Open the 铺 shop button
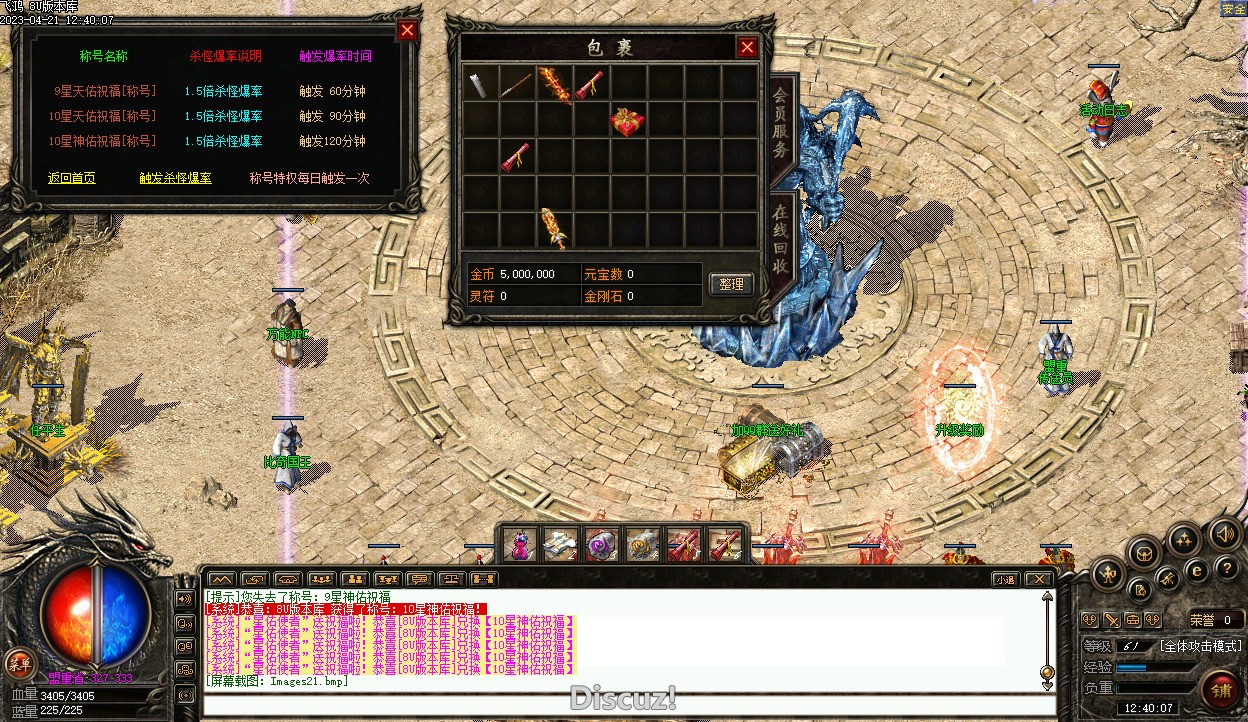The width and height of the screenshot is (1248, 722). pyautogui.click(x=1221, y=689)
